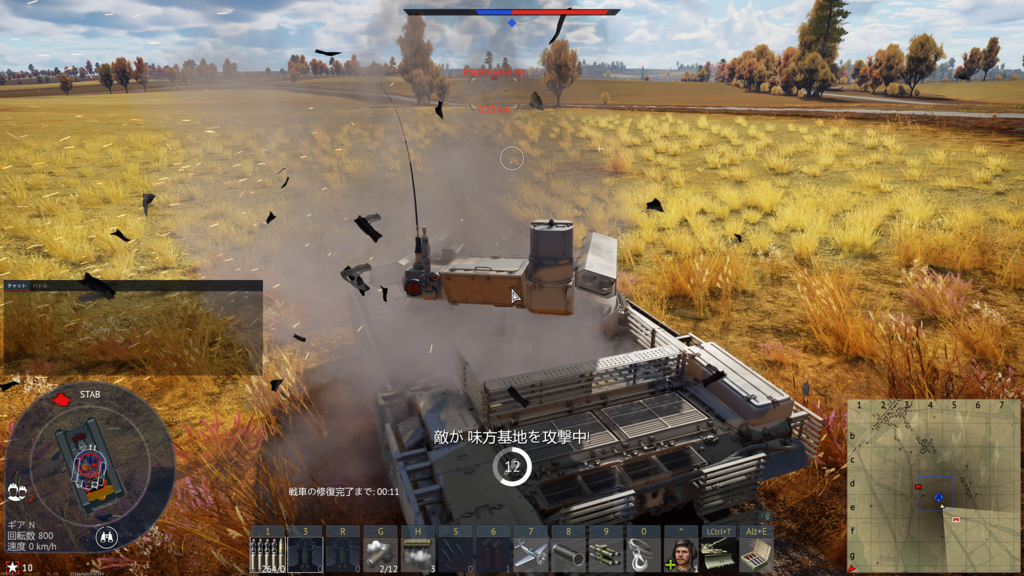The width and height of the screenshot is (1024, 576).
Task: Select the main cannon shell ammo slot
Action: coord(267,553)
